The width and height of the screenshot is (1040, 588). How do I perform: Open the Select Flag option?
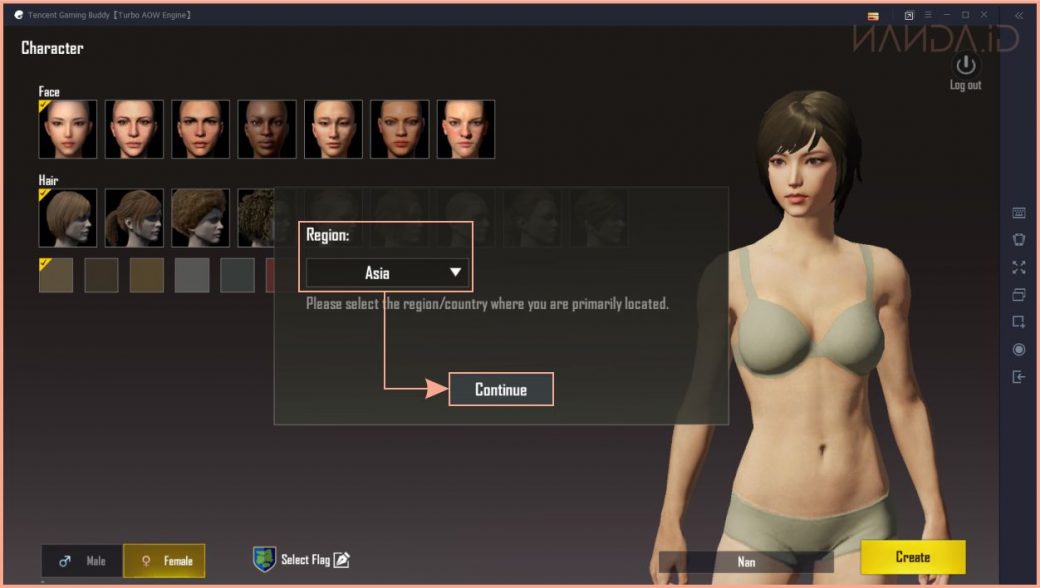tap(301, 559)
